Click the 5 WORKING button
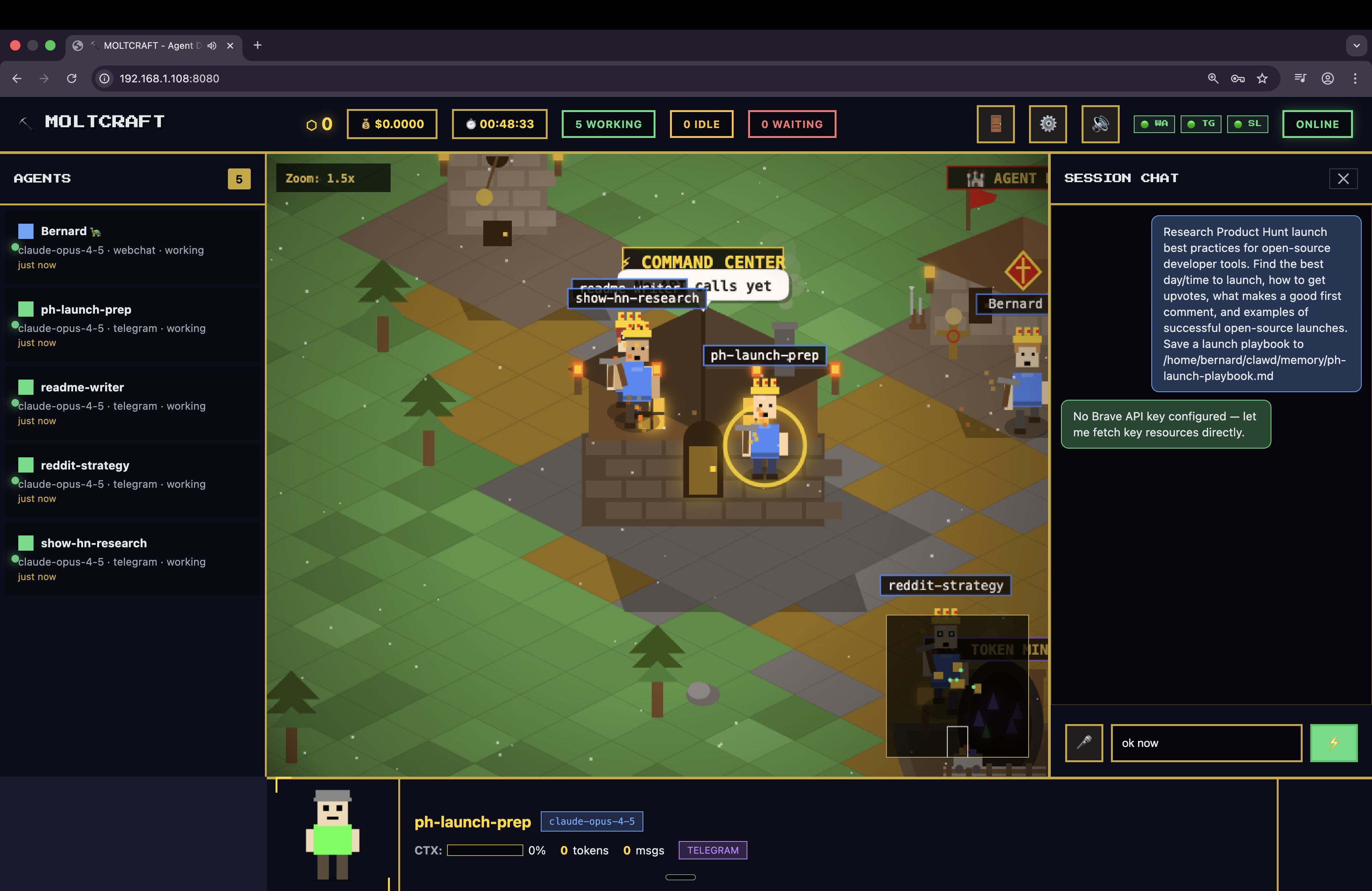 [x=608, y=124]
